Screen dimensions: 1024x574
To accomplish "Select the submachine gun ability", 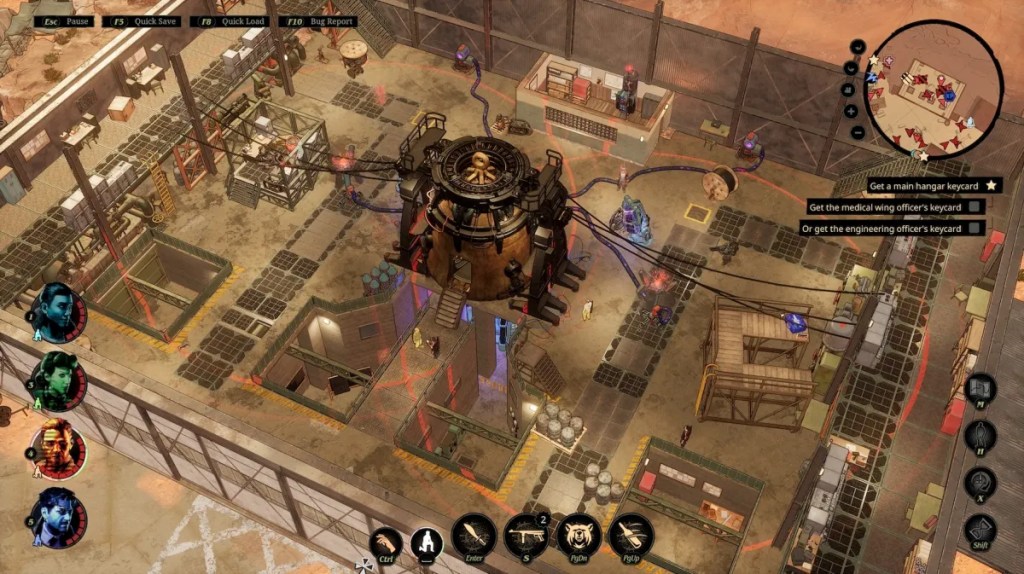I will [x=526, y=534].
